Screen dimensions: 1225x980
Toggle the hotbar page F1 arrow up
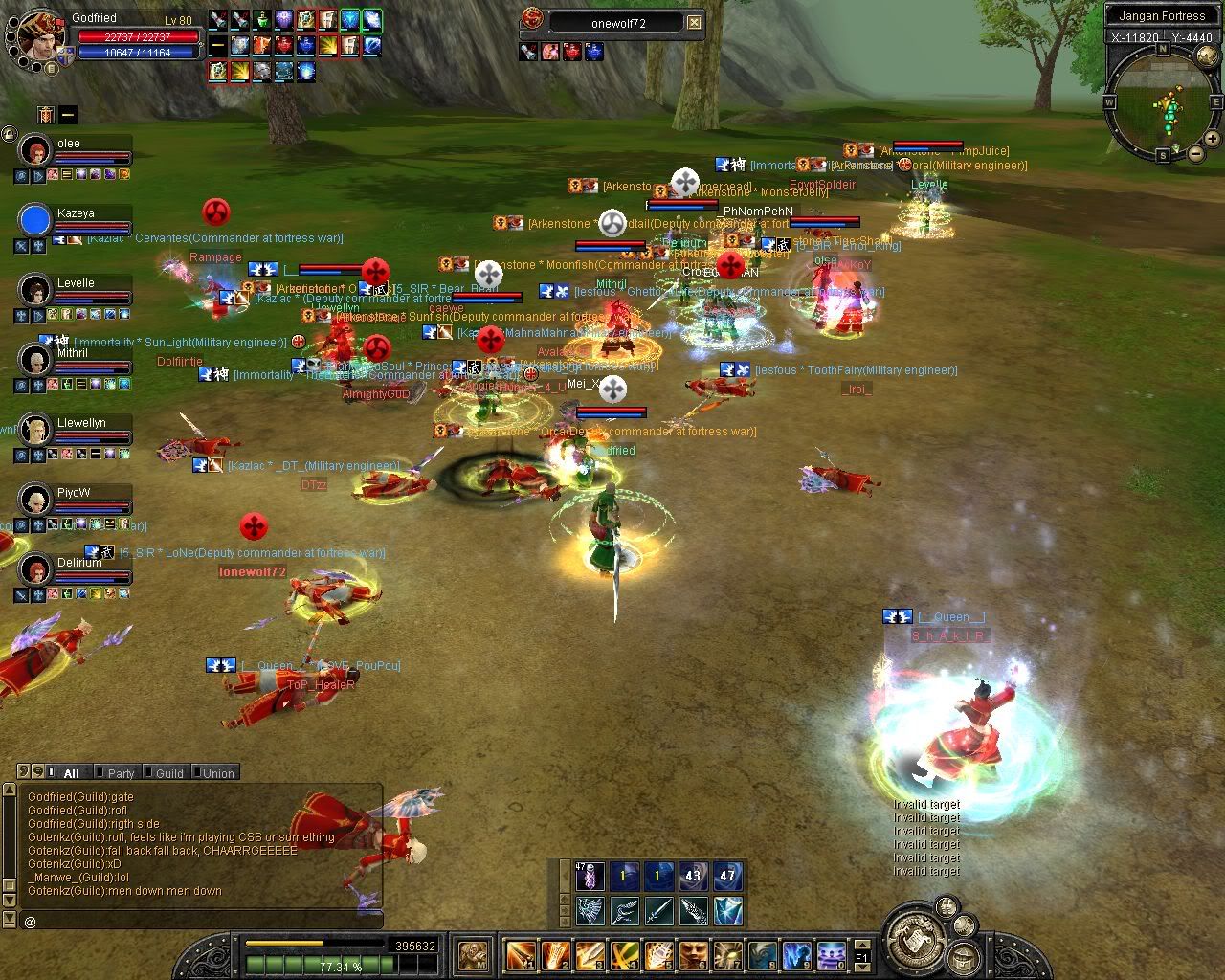click(x=861, y=945)
